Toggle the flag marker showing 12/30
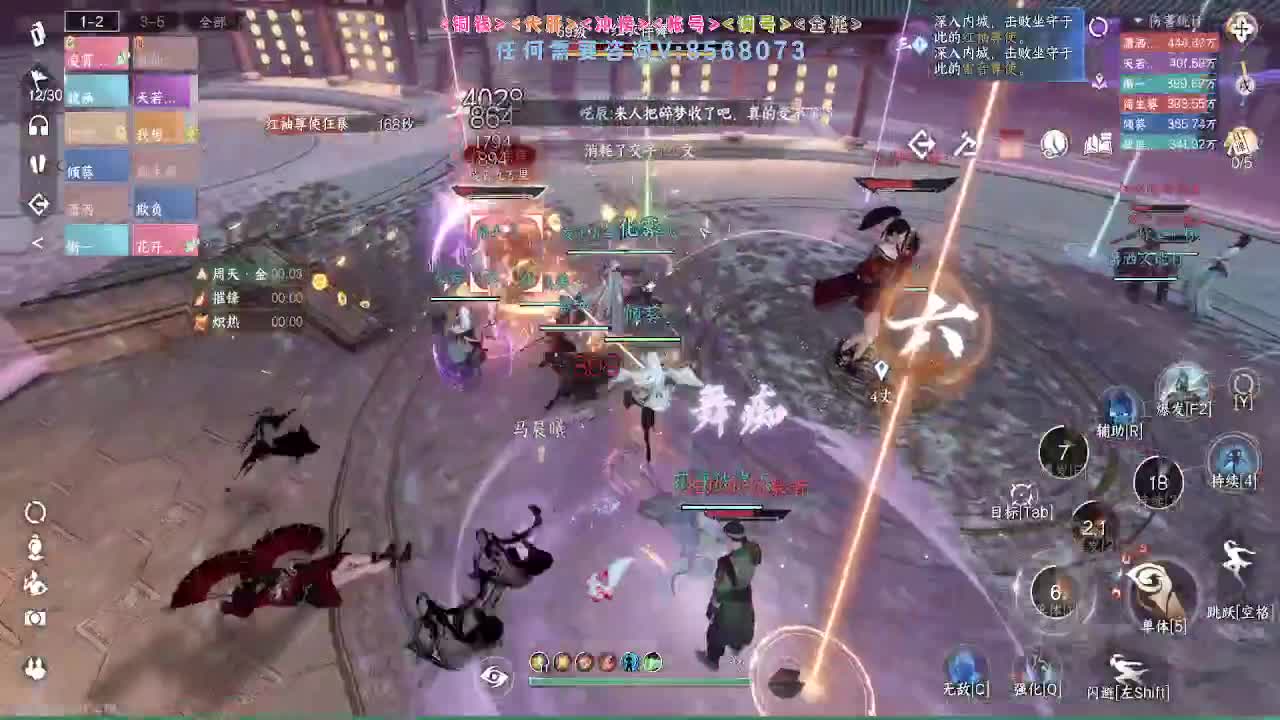 tap(36, 75)
